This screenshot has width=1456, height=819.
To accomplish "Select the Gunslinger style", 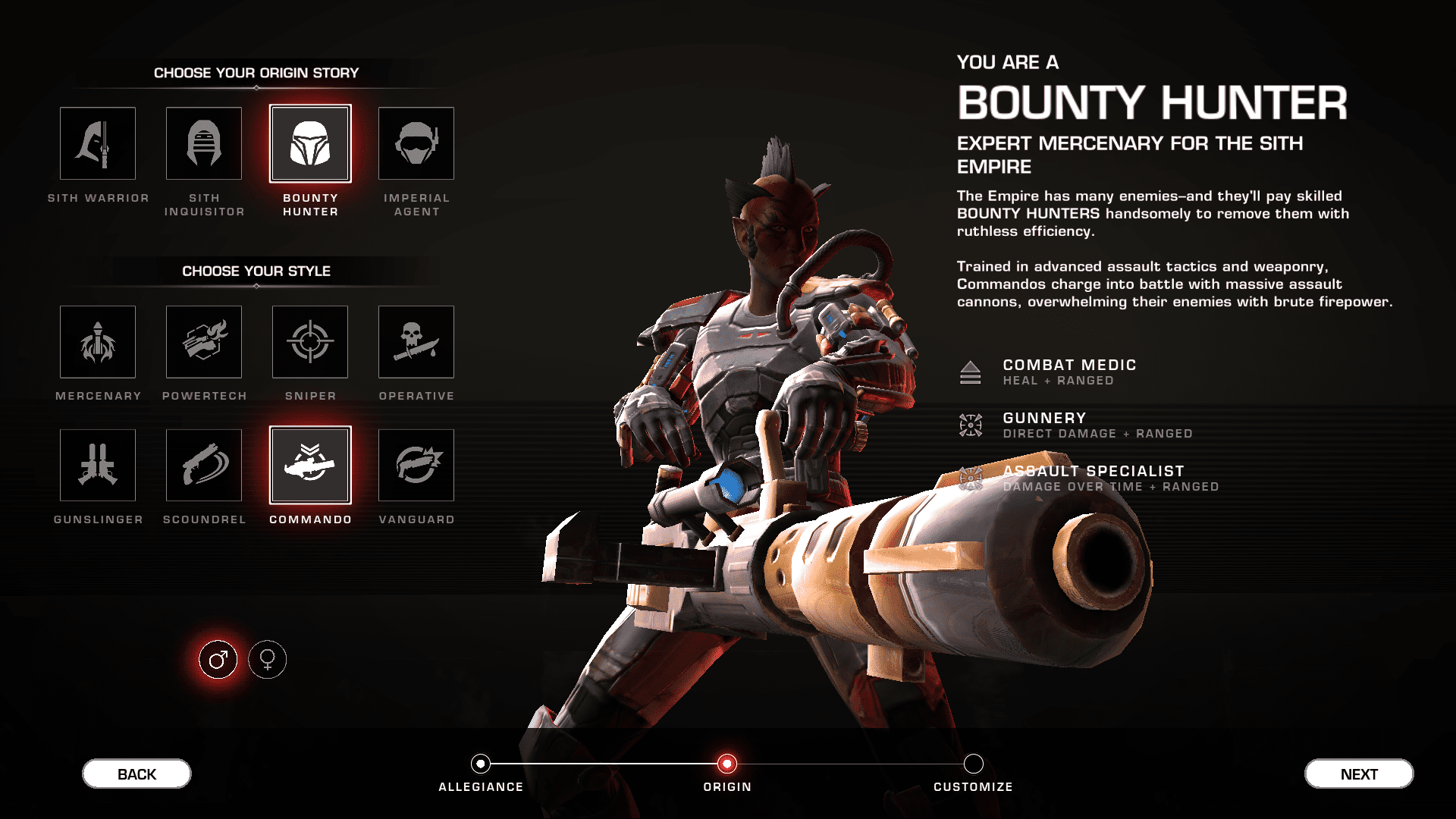I will [97, 465].
